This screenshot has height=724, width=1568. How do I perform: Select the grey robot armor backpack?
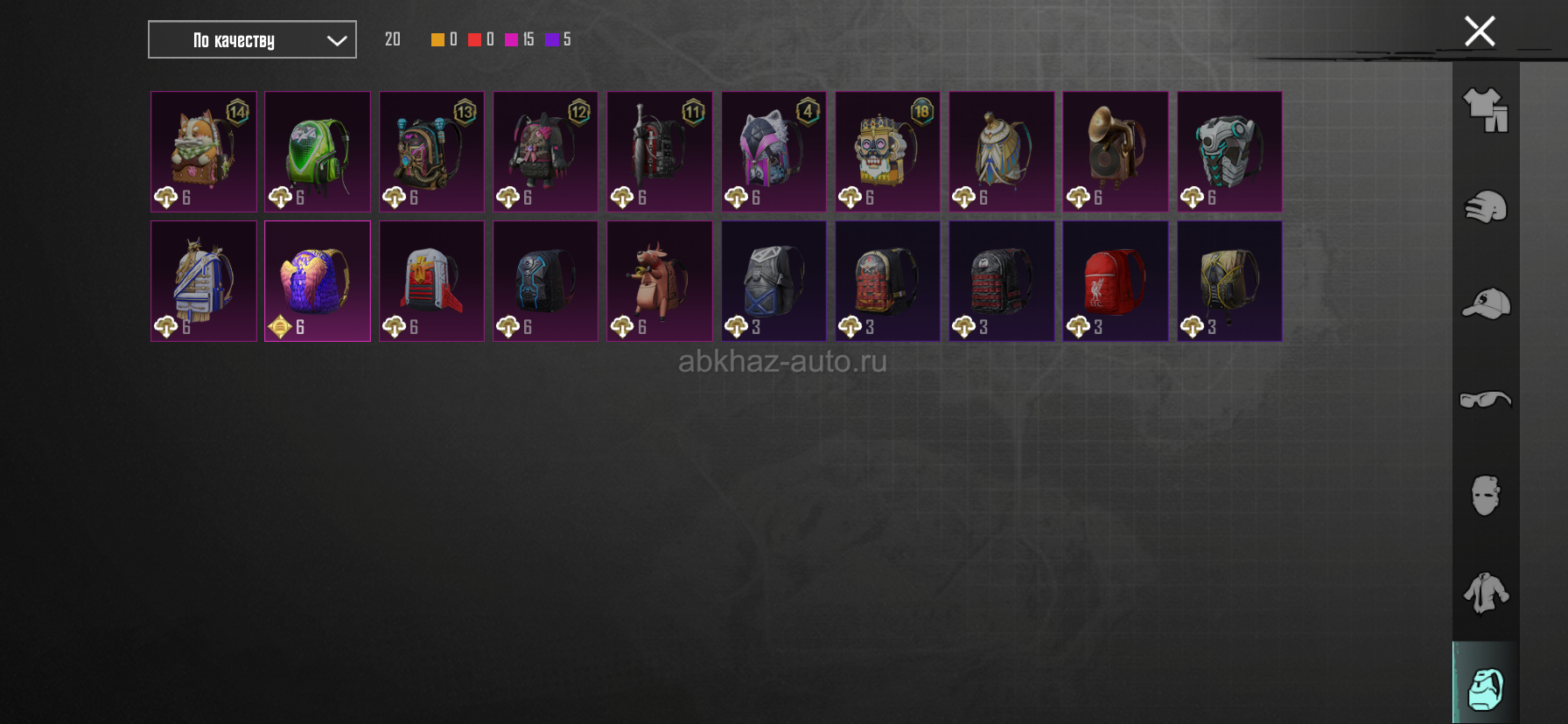[x=1229, y=151]
